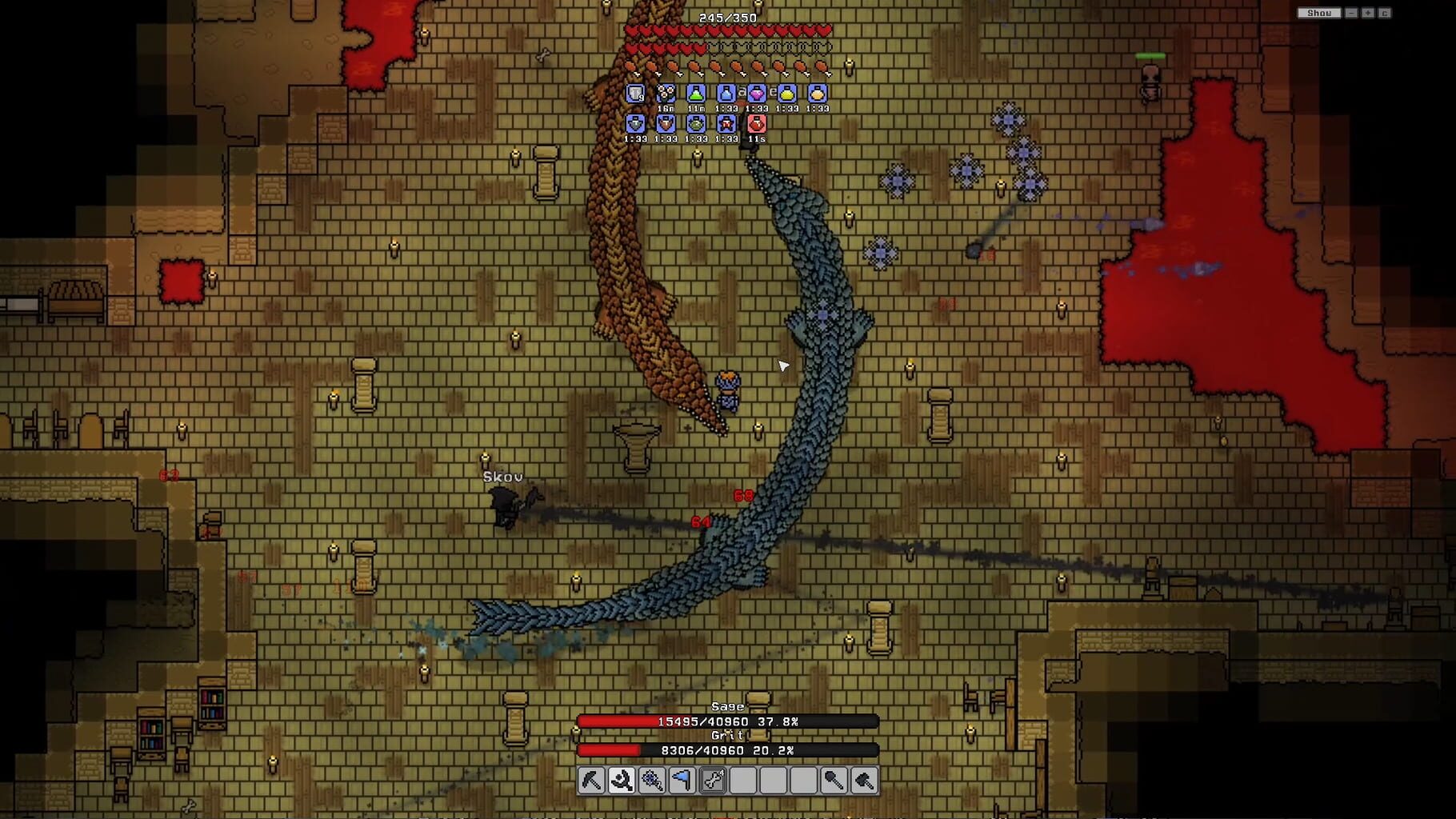
Task: Click the minimap center 'c' button
Action: tap(1386, 13)
